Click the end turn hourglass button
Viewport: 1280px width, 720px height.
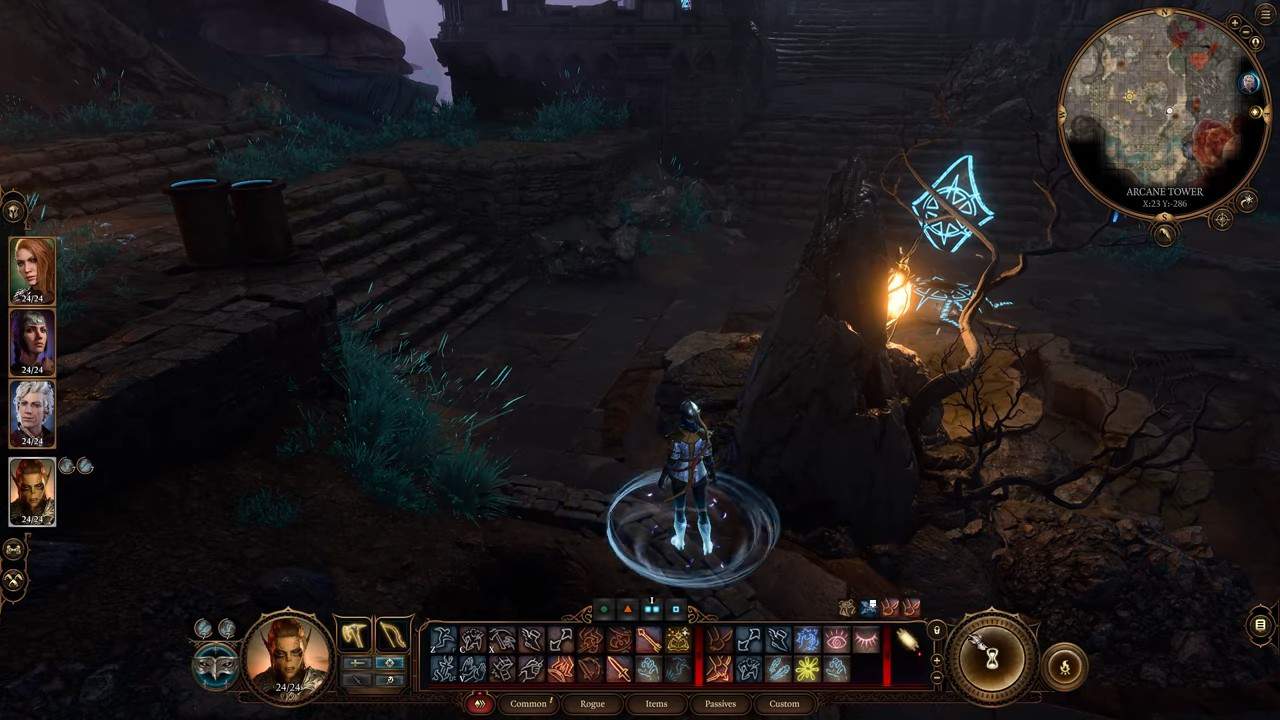click(993, 659)
